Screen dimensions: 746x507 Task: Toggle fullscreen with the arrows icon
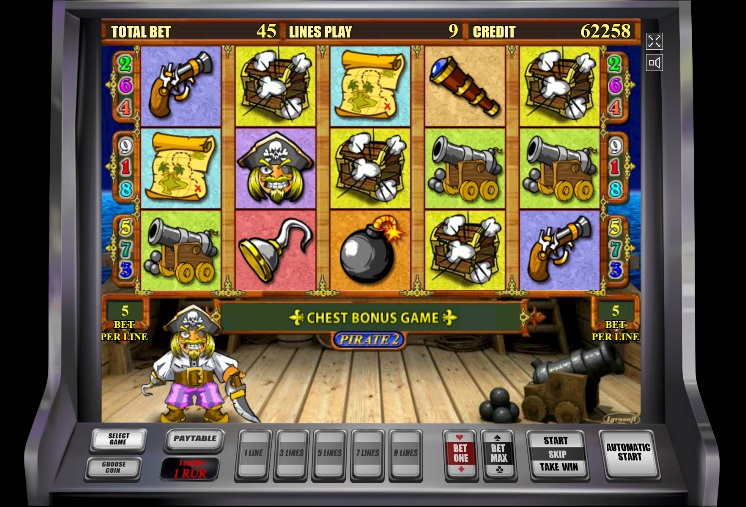(654, 41)
